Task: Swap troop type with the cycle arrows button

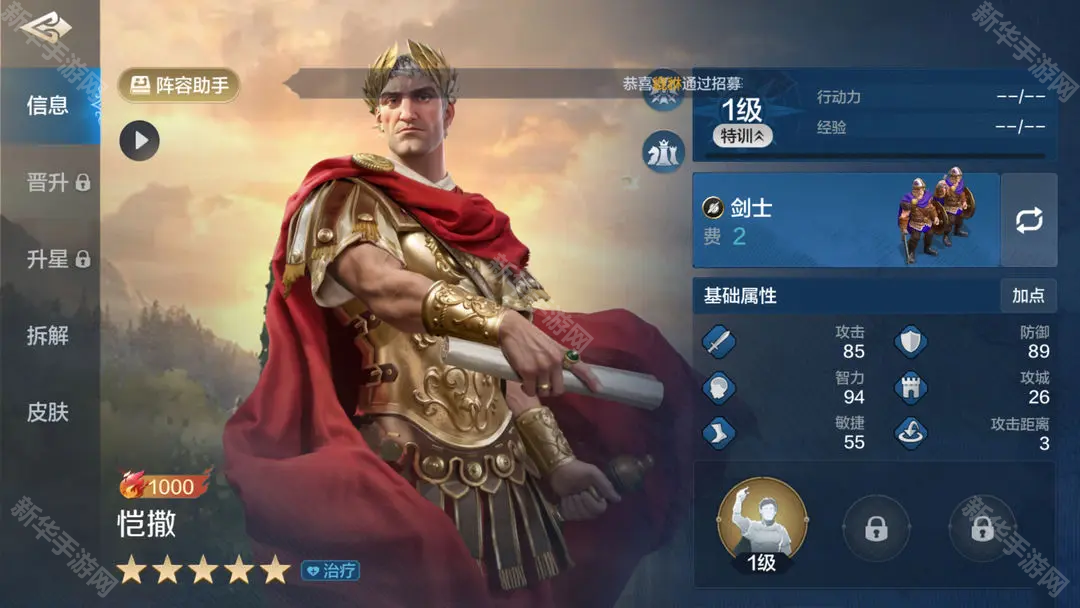Action: pos(1029,220)
